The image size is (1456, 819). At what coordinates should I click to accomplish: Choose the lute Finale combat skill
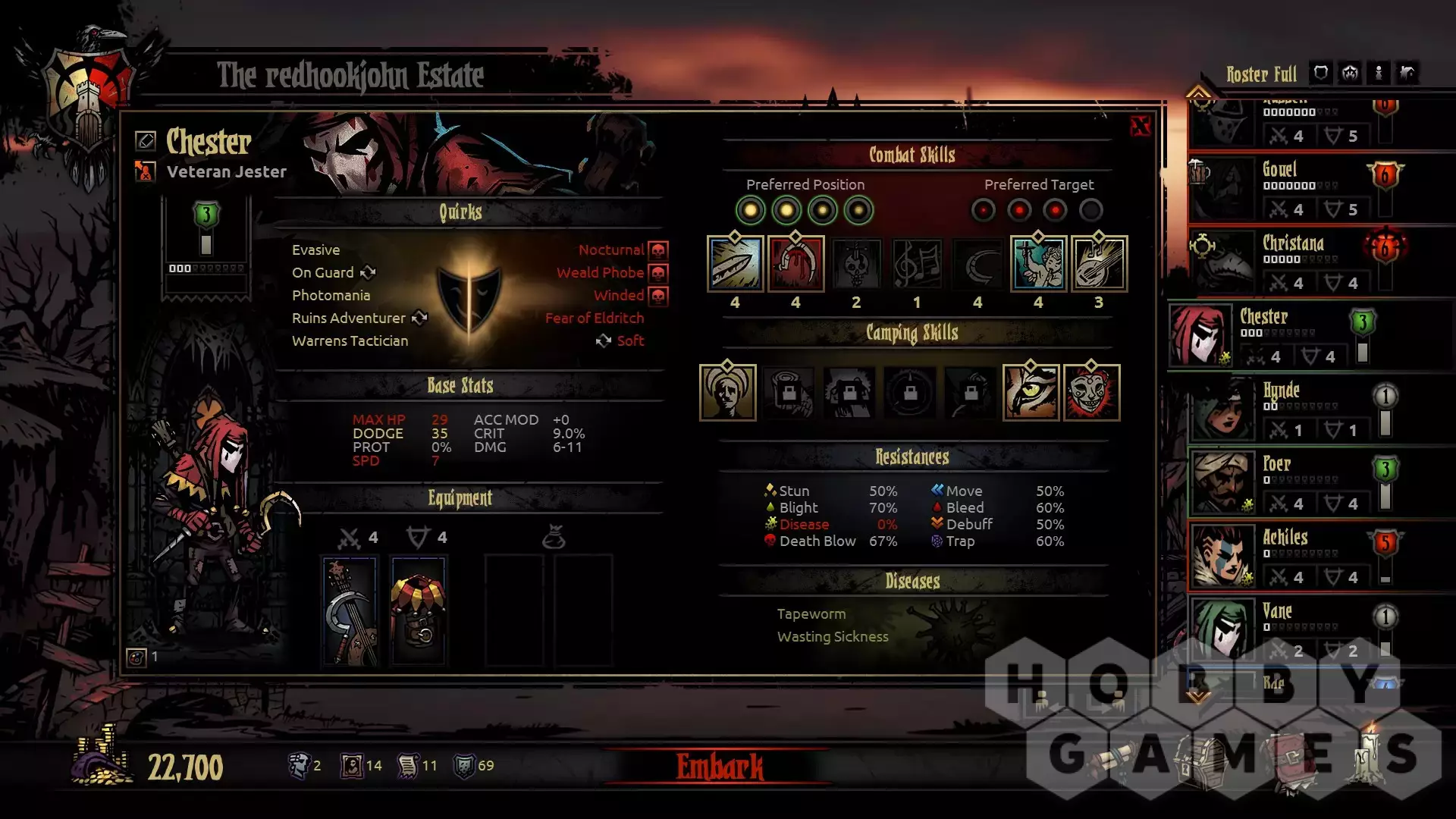[x=1099, y=264]
